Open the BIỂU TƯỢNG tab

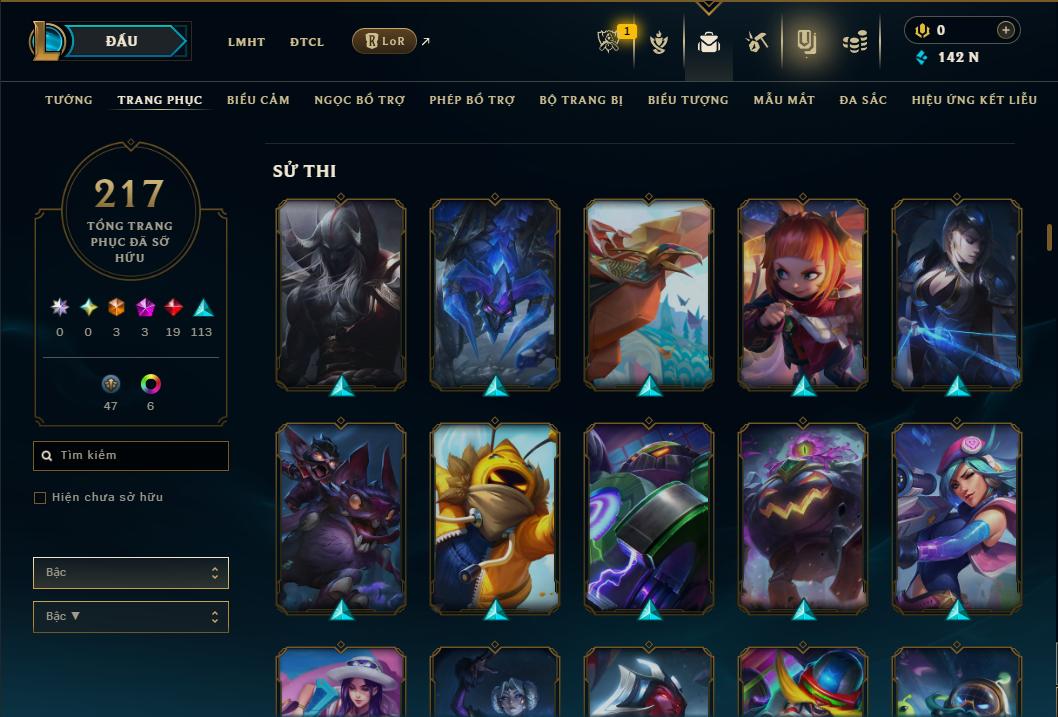click(688, 100)
